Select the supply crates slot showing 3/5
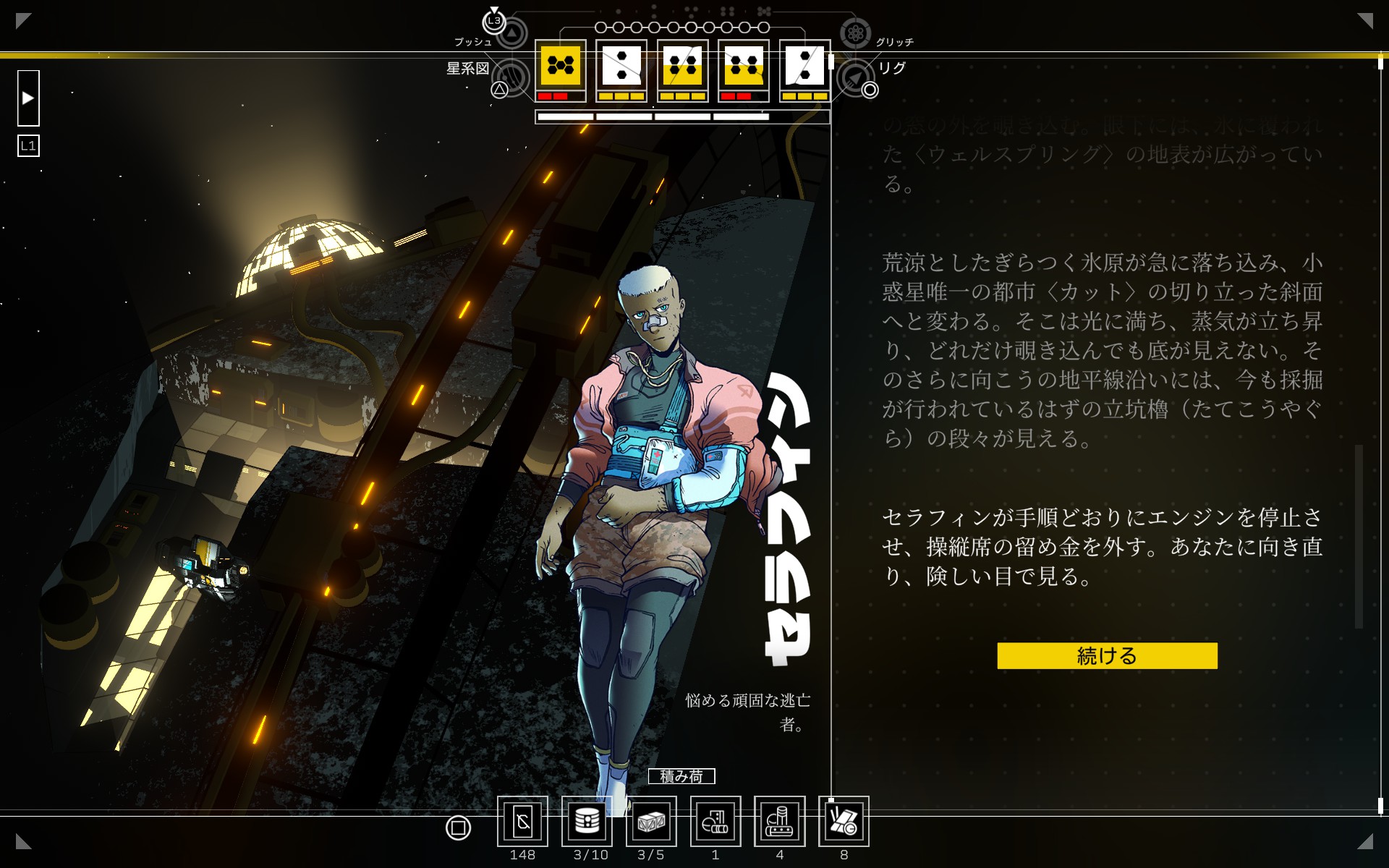The width and height of the screenshot is (1389, 868). coord(651,822)
